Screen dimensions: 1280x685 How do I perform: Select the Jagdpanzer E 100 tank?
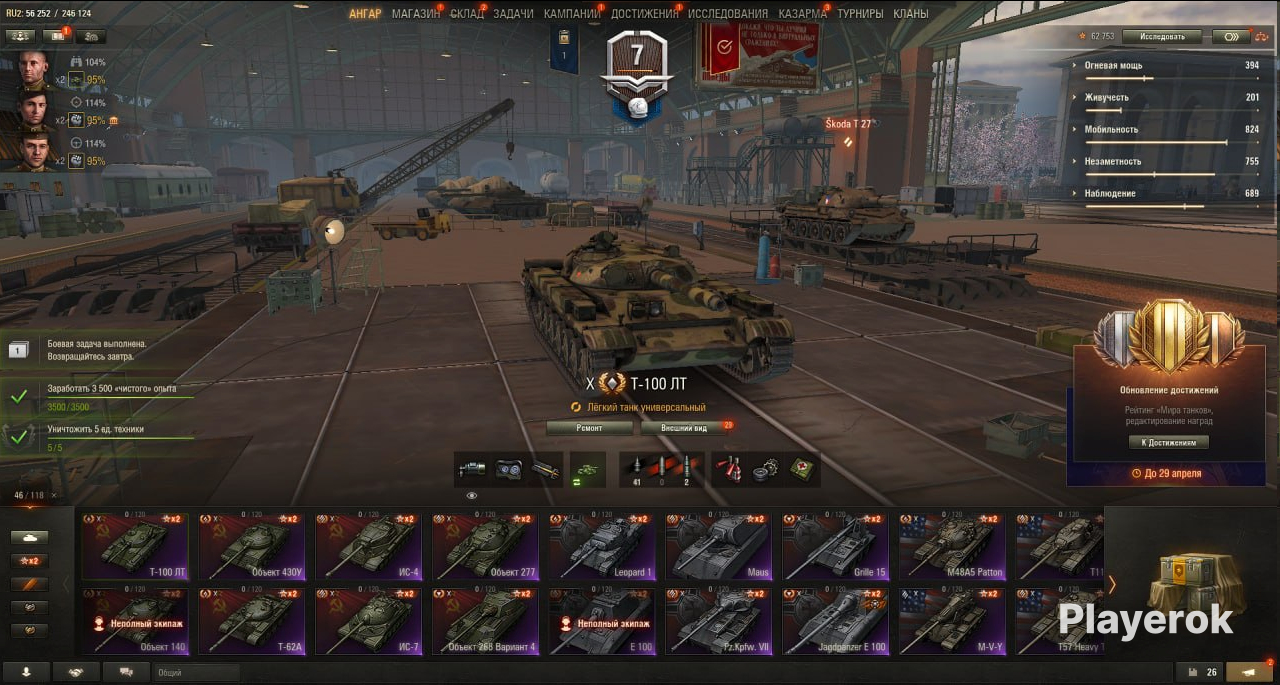point(836,620)
